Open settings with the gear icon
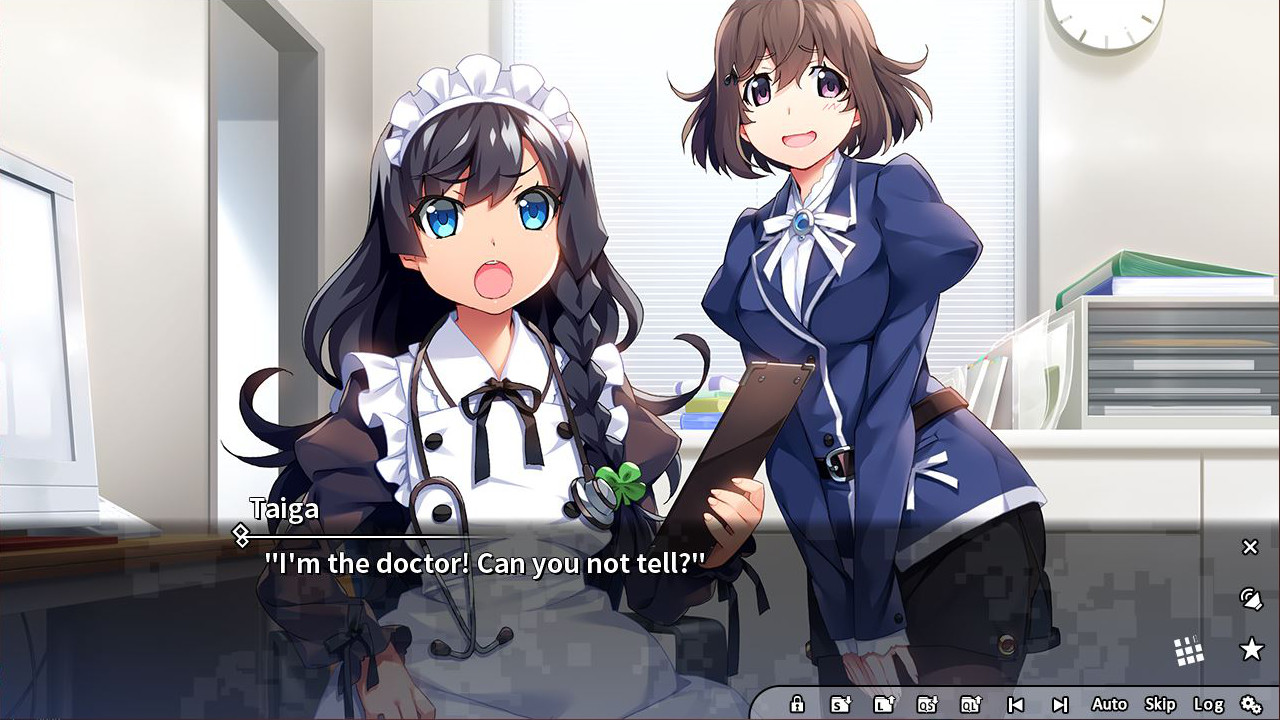Image resolution: width=1280 pixels, height=720 pixels. (1253, 703)
